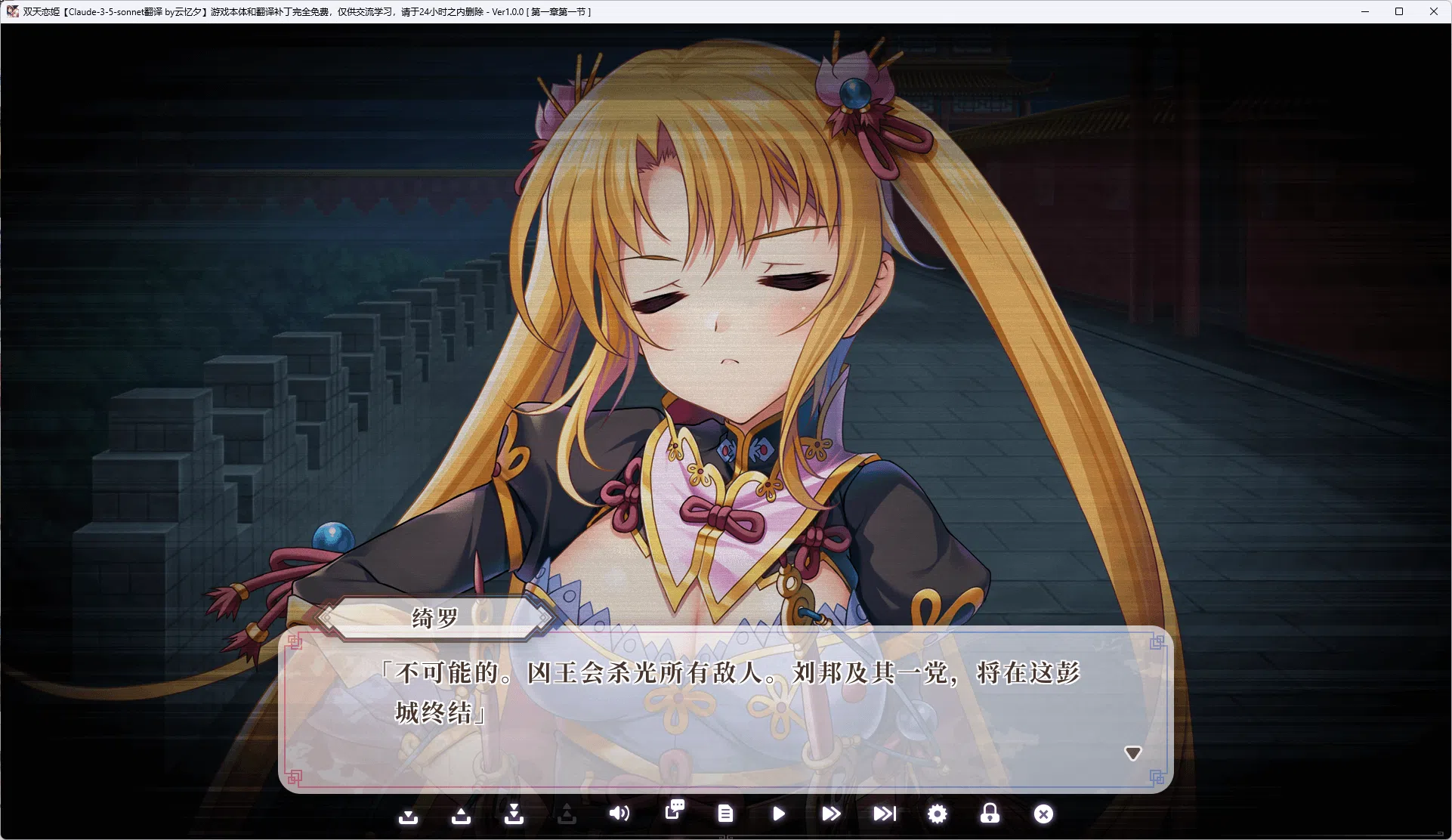Viewport: 1452px width, 840px height.
Task: Open the dialogue backlog history
Action: (x=675, y=814)
